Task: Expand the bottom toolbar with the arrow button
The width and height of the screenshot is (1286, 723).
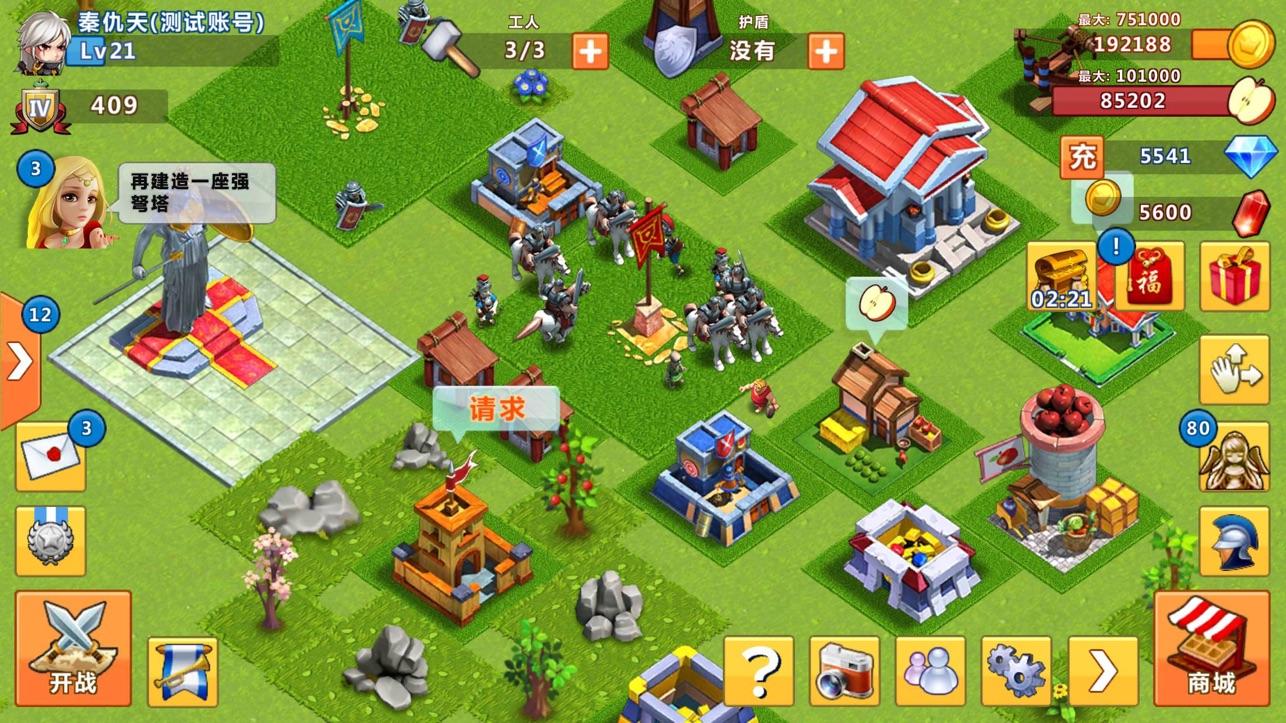Action: coord(1102,671)
